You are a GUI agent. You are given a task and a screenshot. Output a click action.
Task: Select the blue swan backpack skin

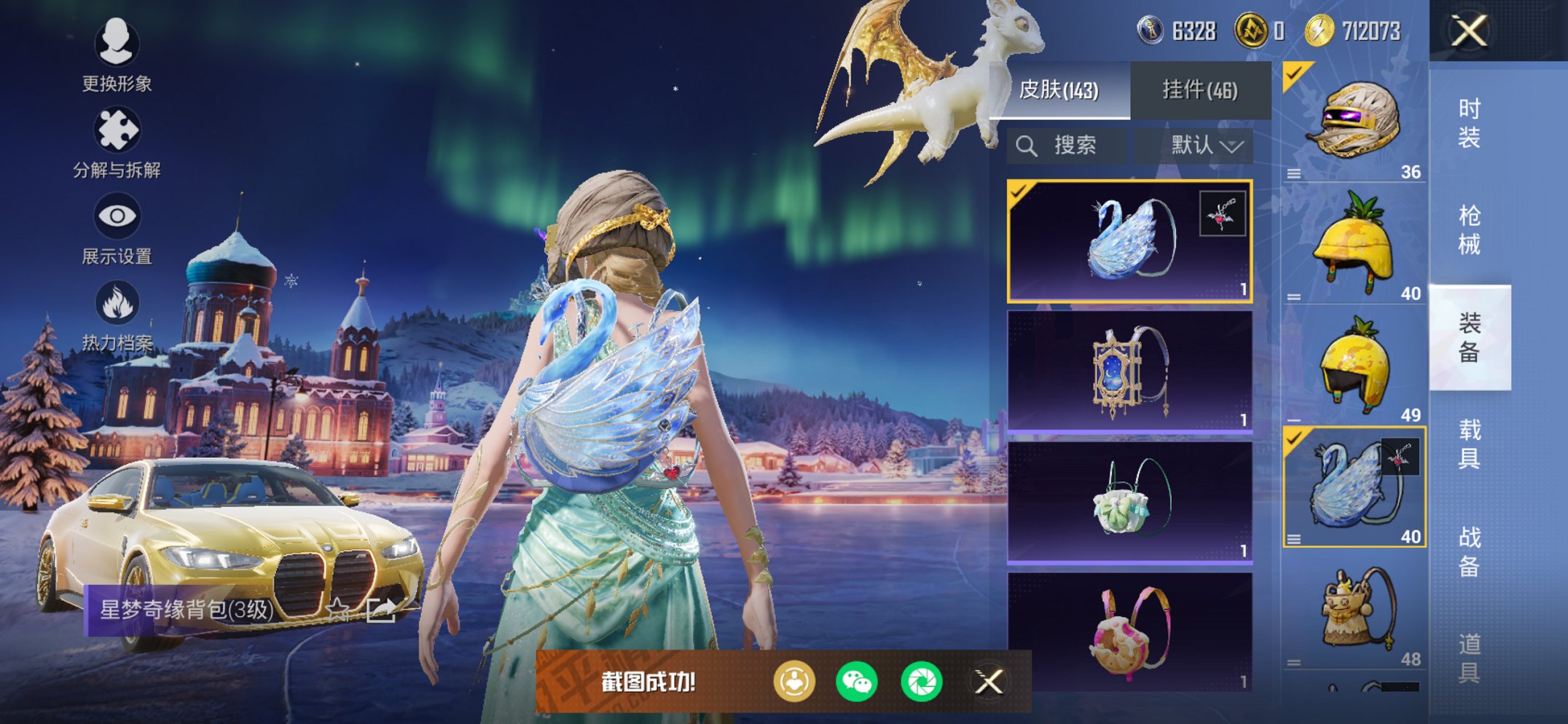pyautogui.click(x=1129, y=241)
